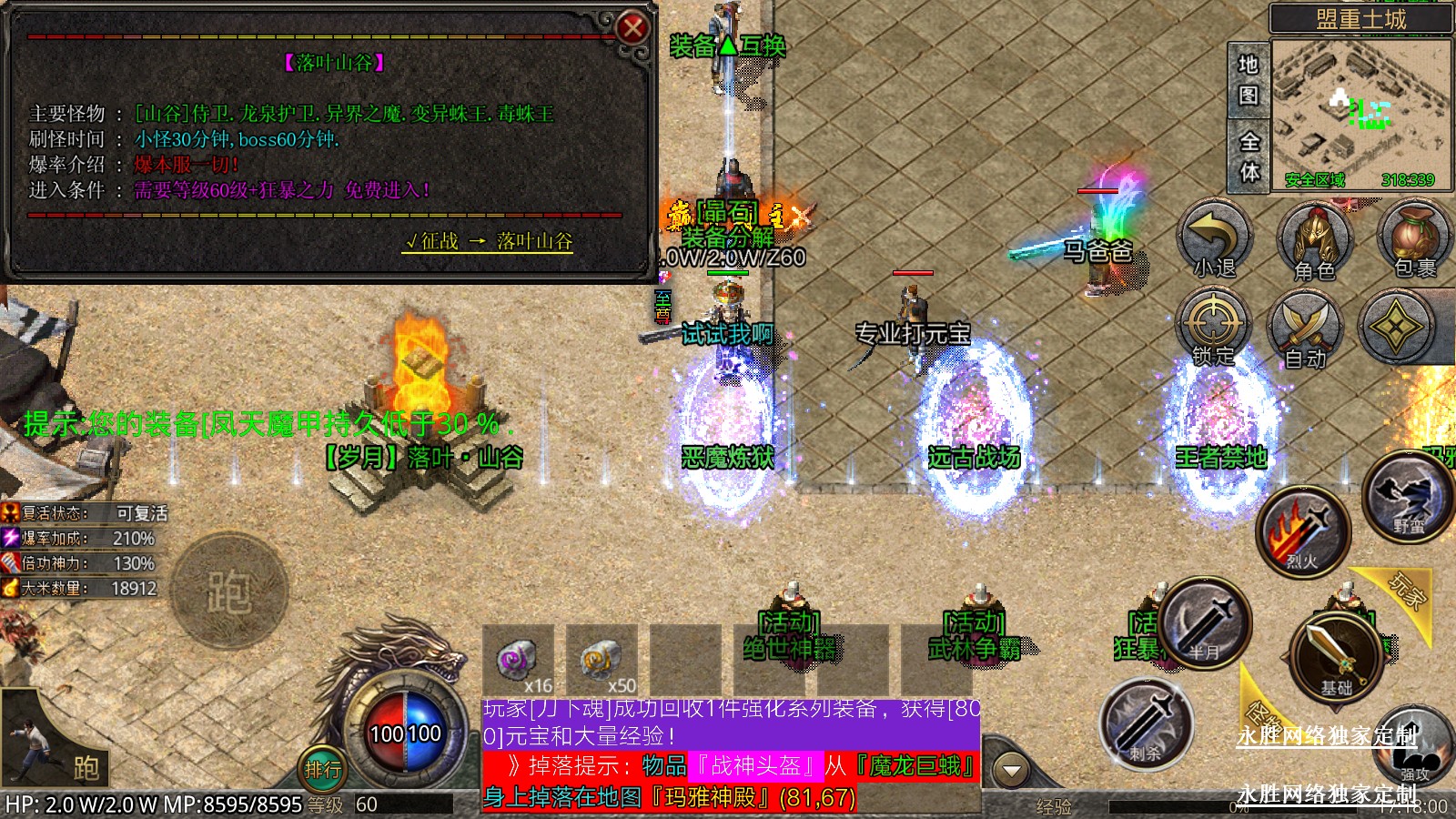Open the 排行 ranking button
The image size is (1456, 819).
(323, 770)
